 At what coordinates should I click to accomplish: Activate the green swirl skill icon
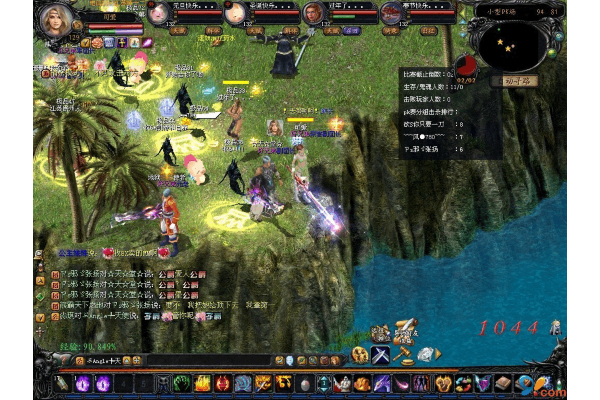tap(183, 383)
